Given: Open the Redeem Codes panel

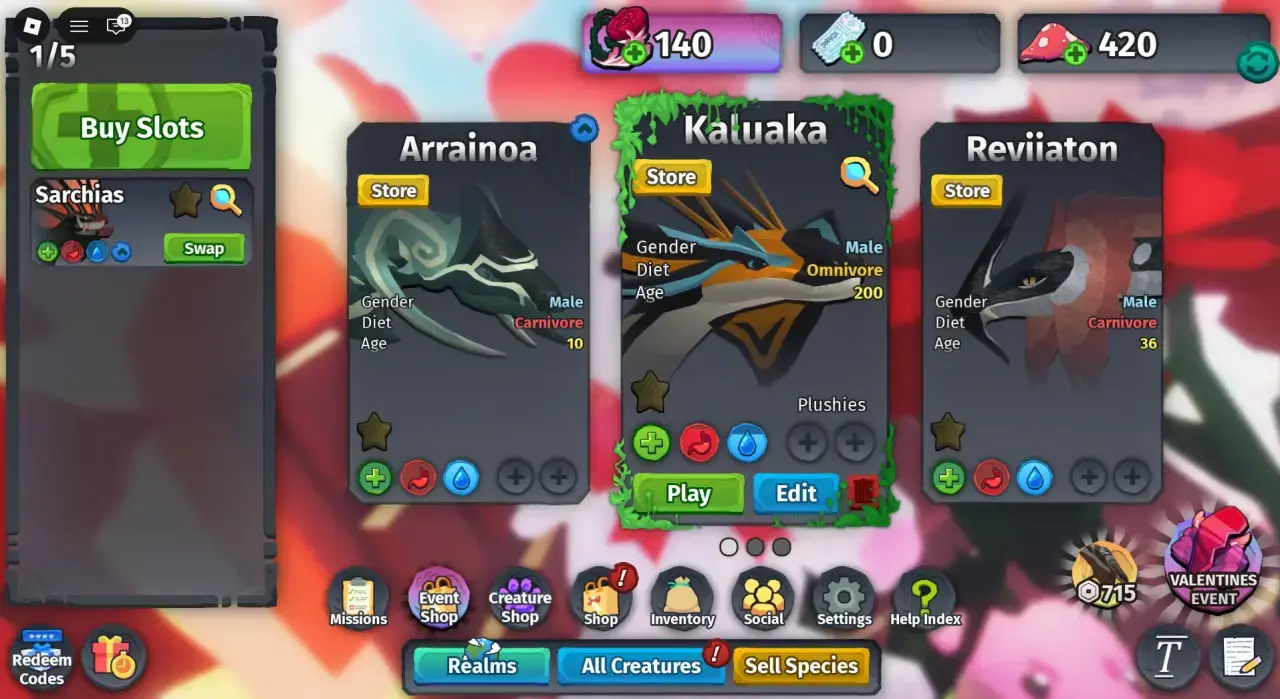Looking at the screenshot, I should tap(42, 659).
